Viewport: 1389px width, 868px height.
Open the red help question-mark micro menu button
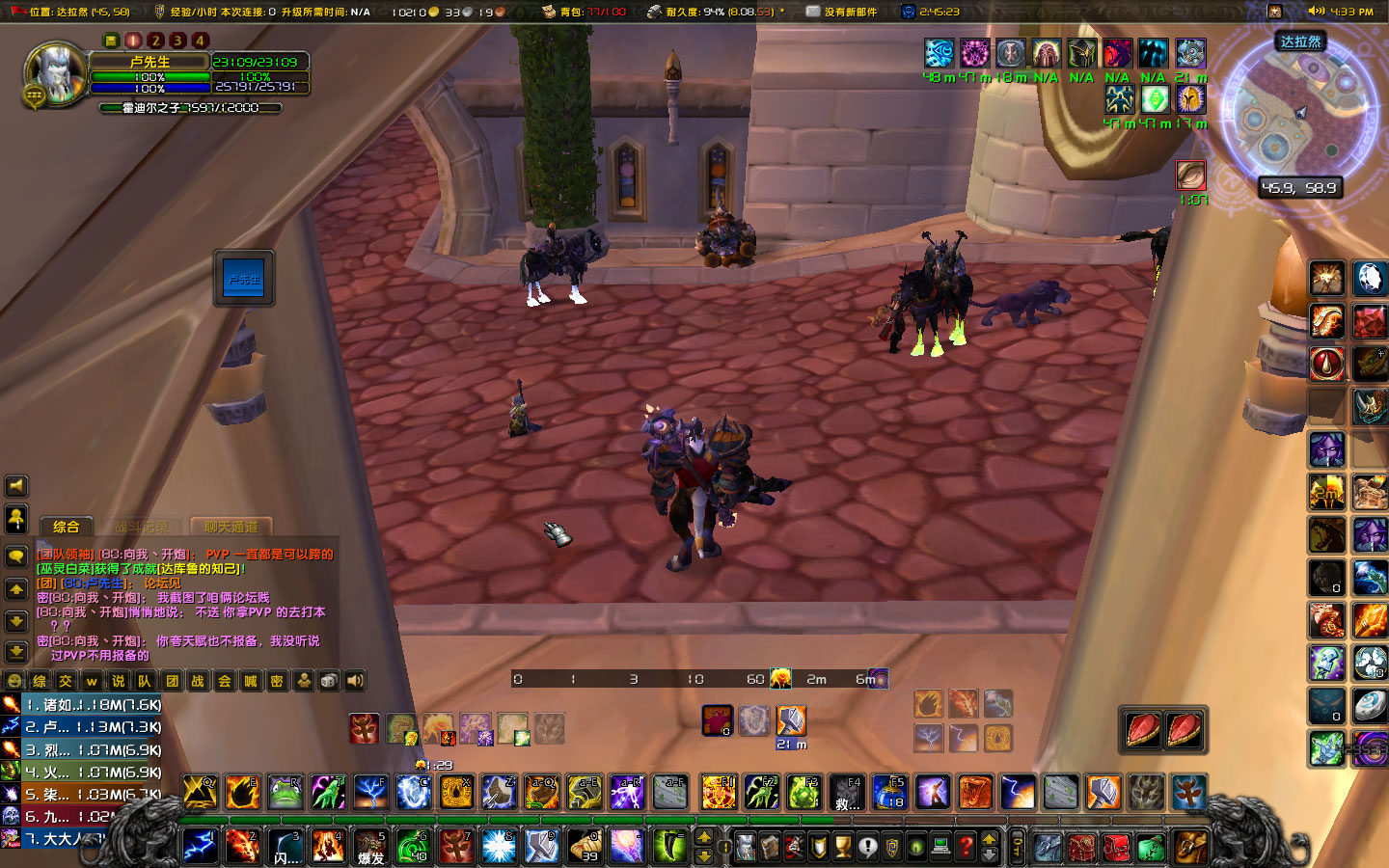coord(967,847)
